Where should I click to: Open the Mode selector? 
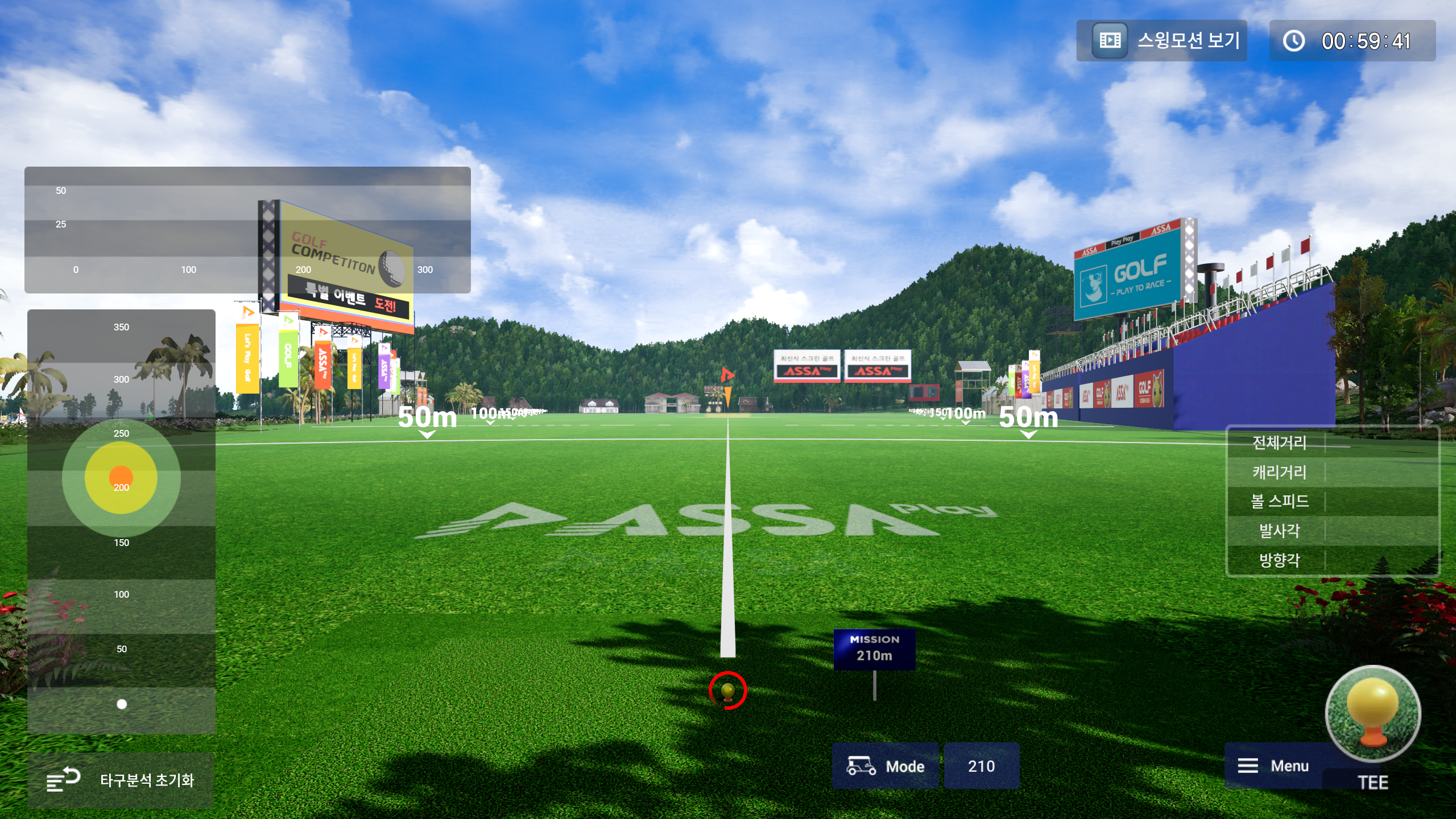[885, 766]
